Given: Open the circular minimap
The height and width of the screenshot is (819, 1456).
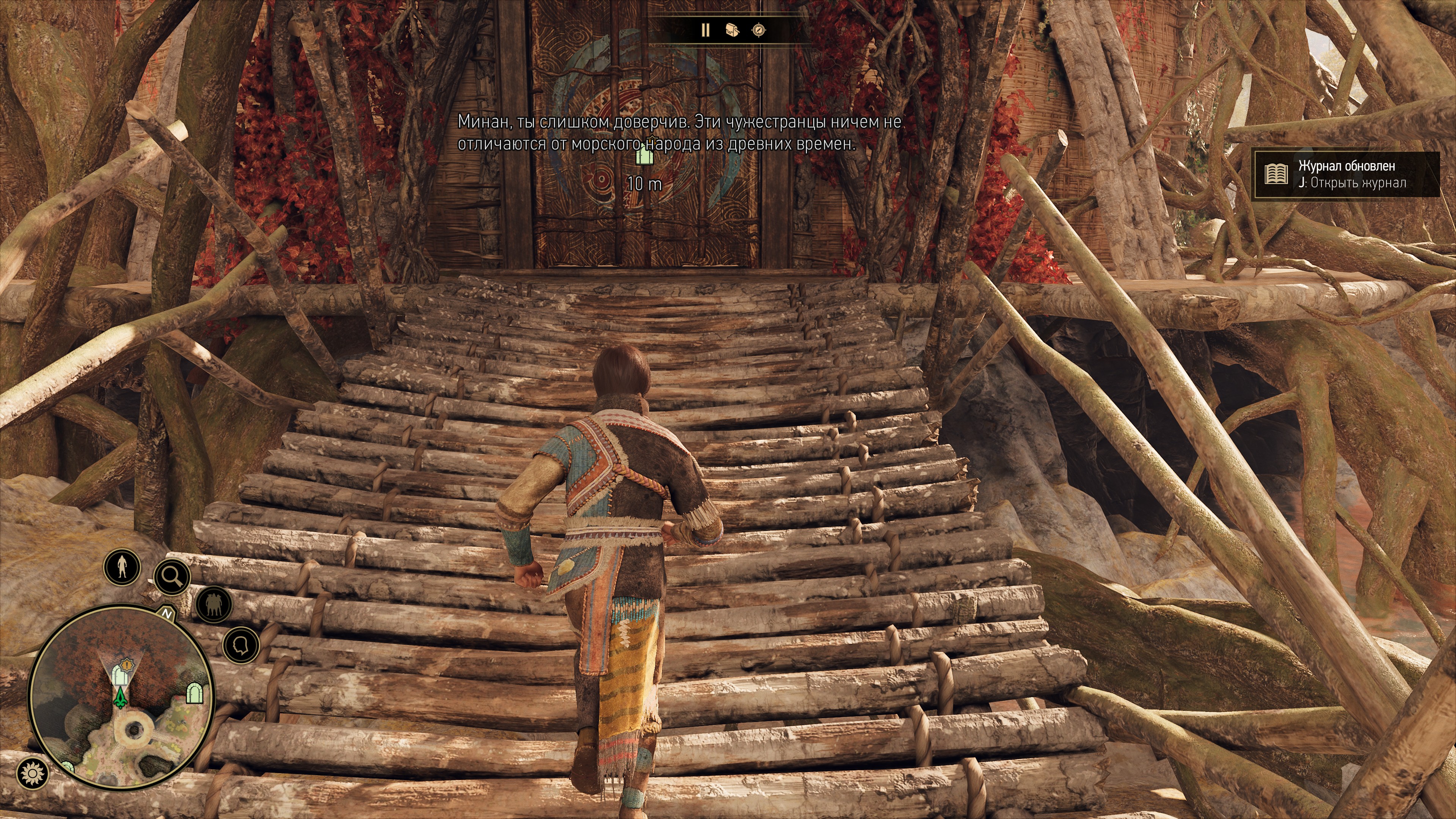Looking at the screenshot, I should [121, 698].
